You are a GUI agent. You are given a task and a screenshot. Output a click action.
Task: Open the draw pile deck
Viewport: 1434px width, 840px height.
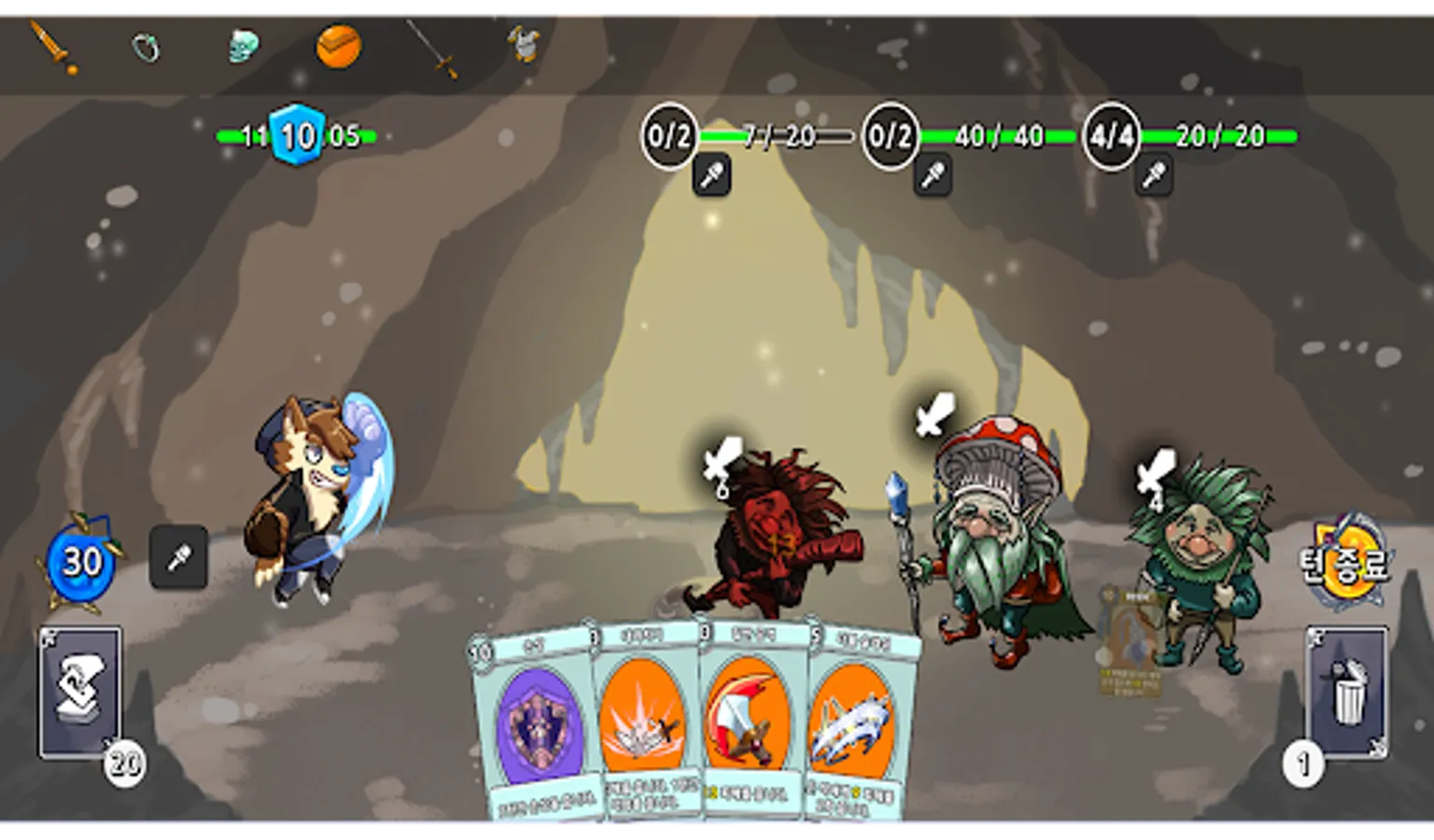(x=80, y=692)
